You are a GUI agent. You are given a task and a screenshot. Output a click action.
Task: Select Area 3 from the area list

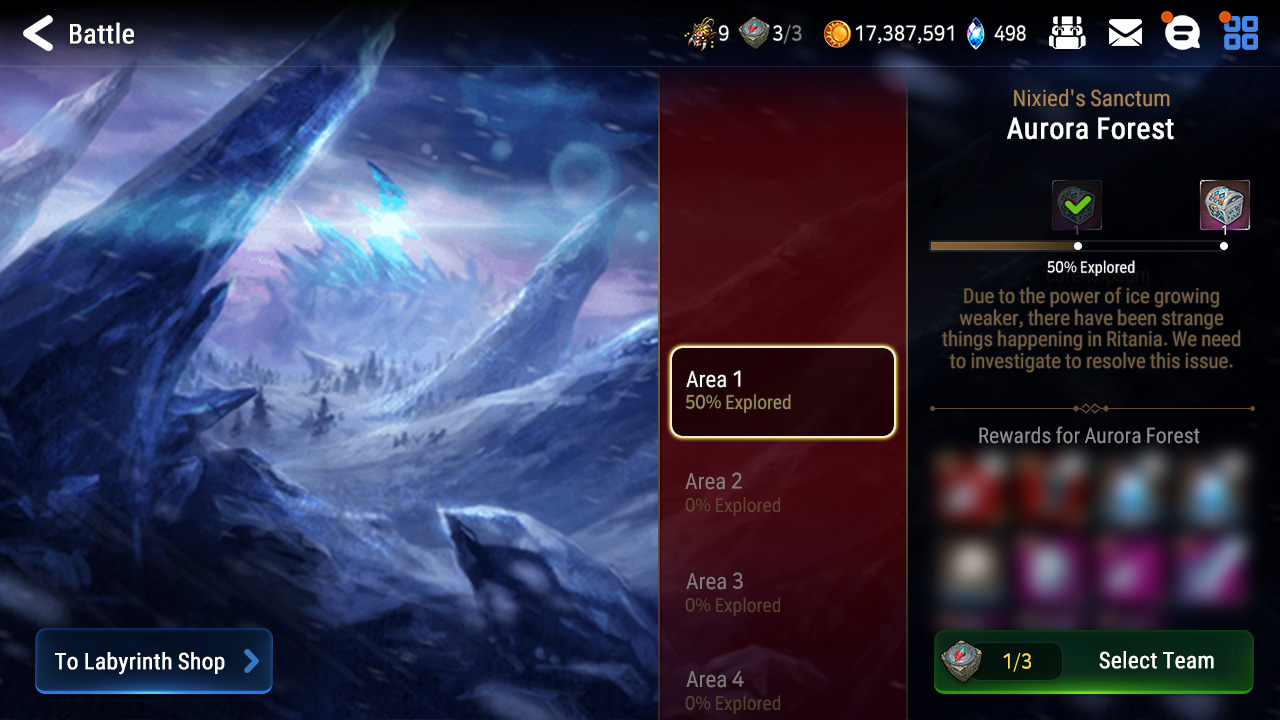(x=783, y=592)
